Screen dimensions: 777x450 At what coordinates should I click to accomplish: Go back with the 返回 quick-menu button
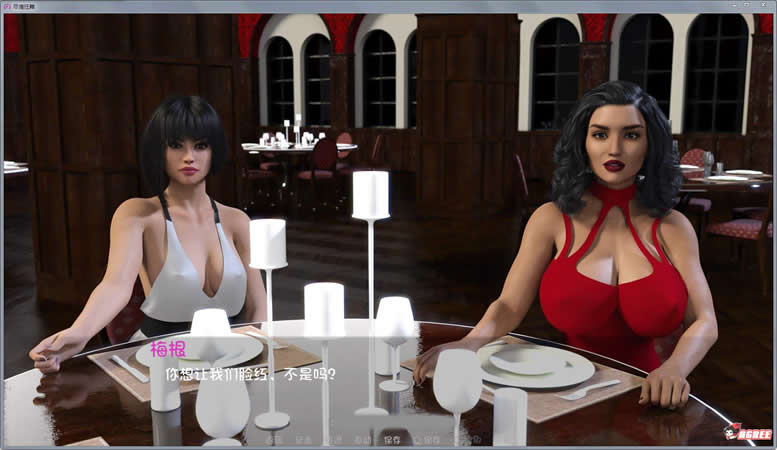pos(274,439)
